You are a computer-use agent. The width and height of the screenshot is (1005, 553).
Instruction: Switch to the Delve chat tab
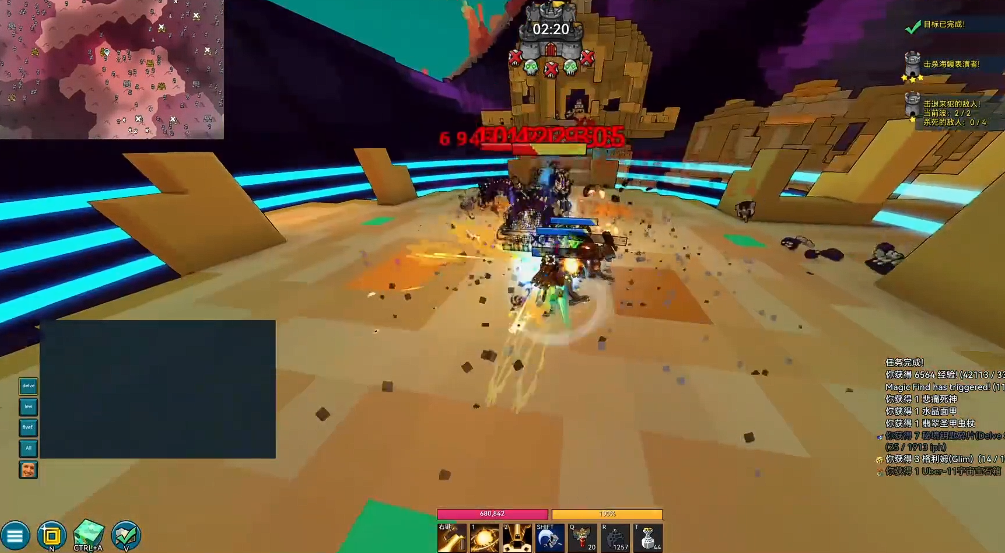[28, 387]
